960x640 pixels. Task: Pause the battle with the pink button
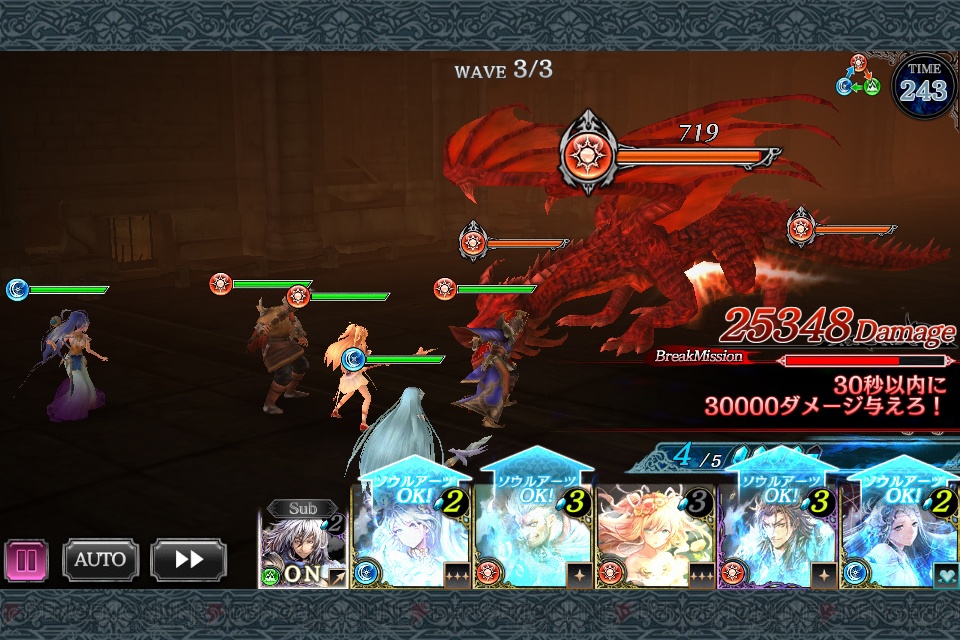point(26,560)
